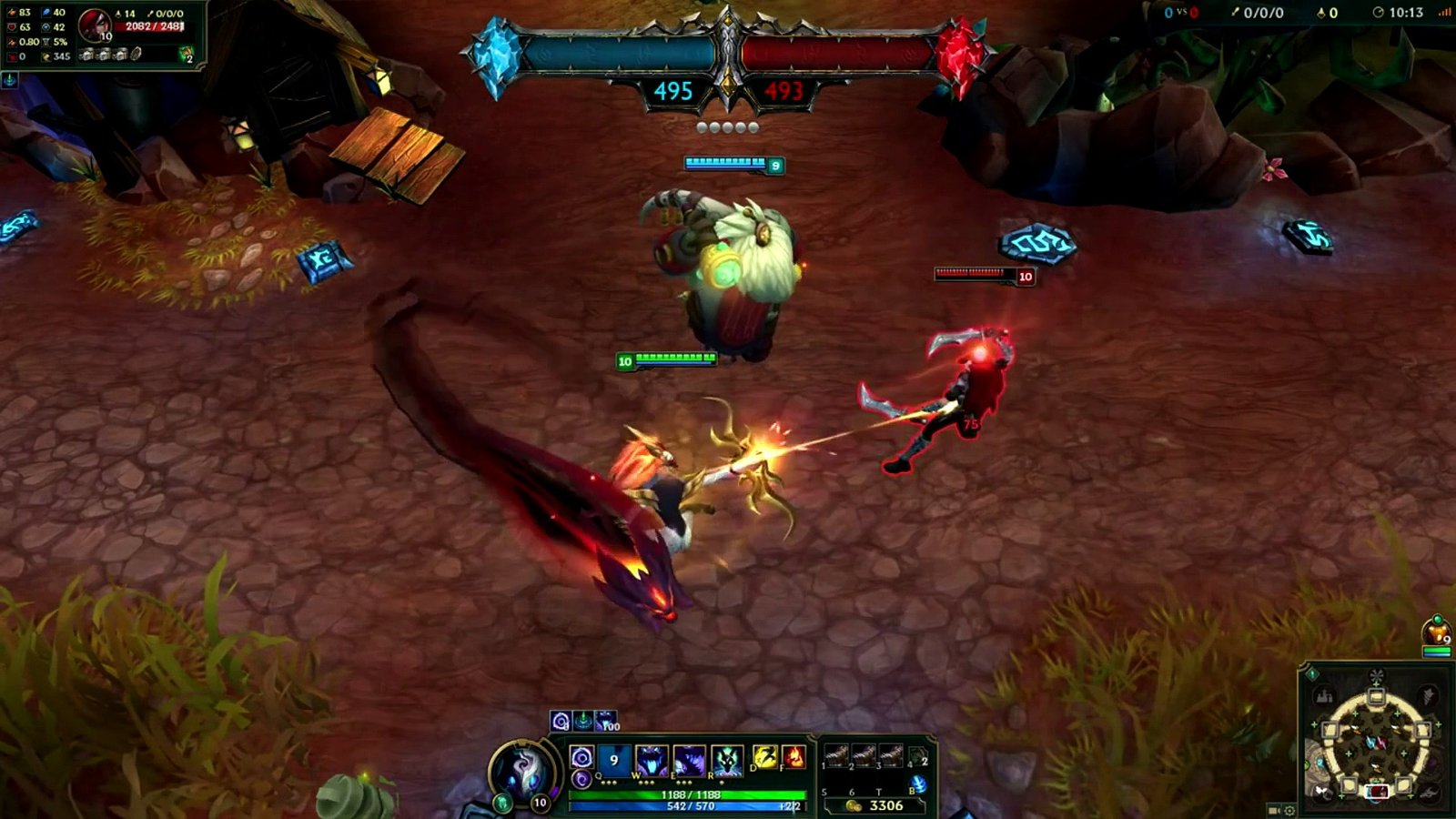Use the Flash summoner spell
The height and width of the screenshot is (819, 1456).
tap(766, 757)
